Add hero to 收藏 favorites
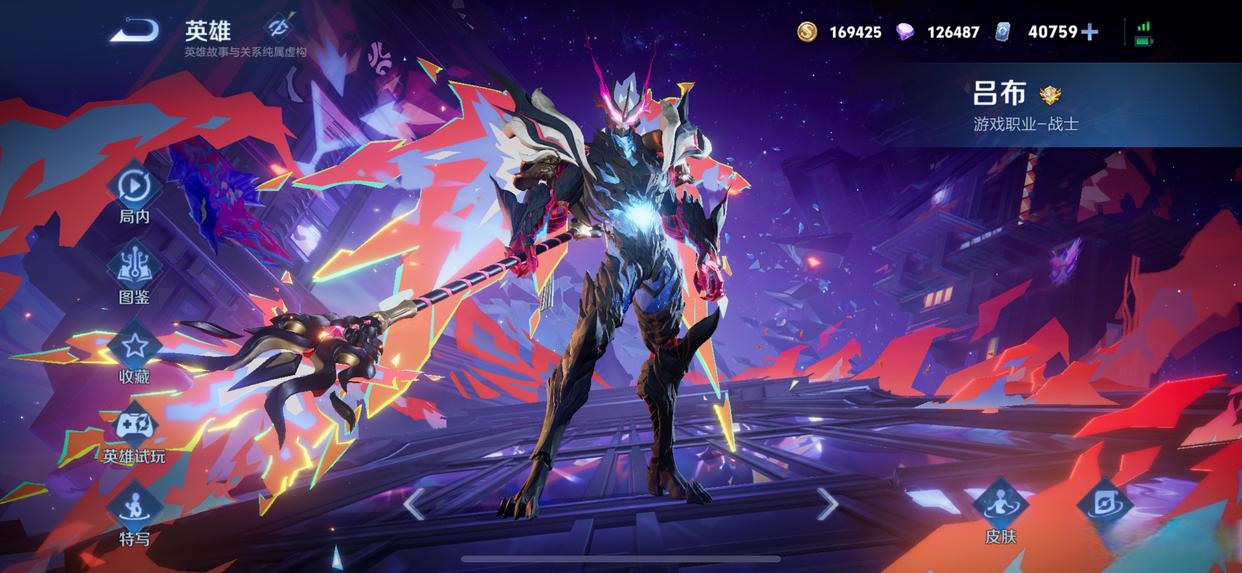The image size is (1242, 573). click(134, 347)
